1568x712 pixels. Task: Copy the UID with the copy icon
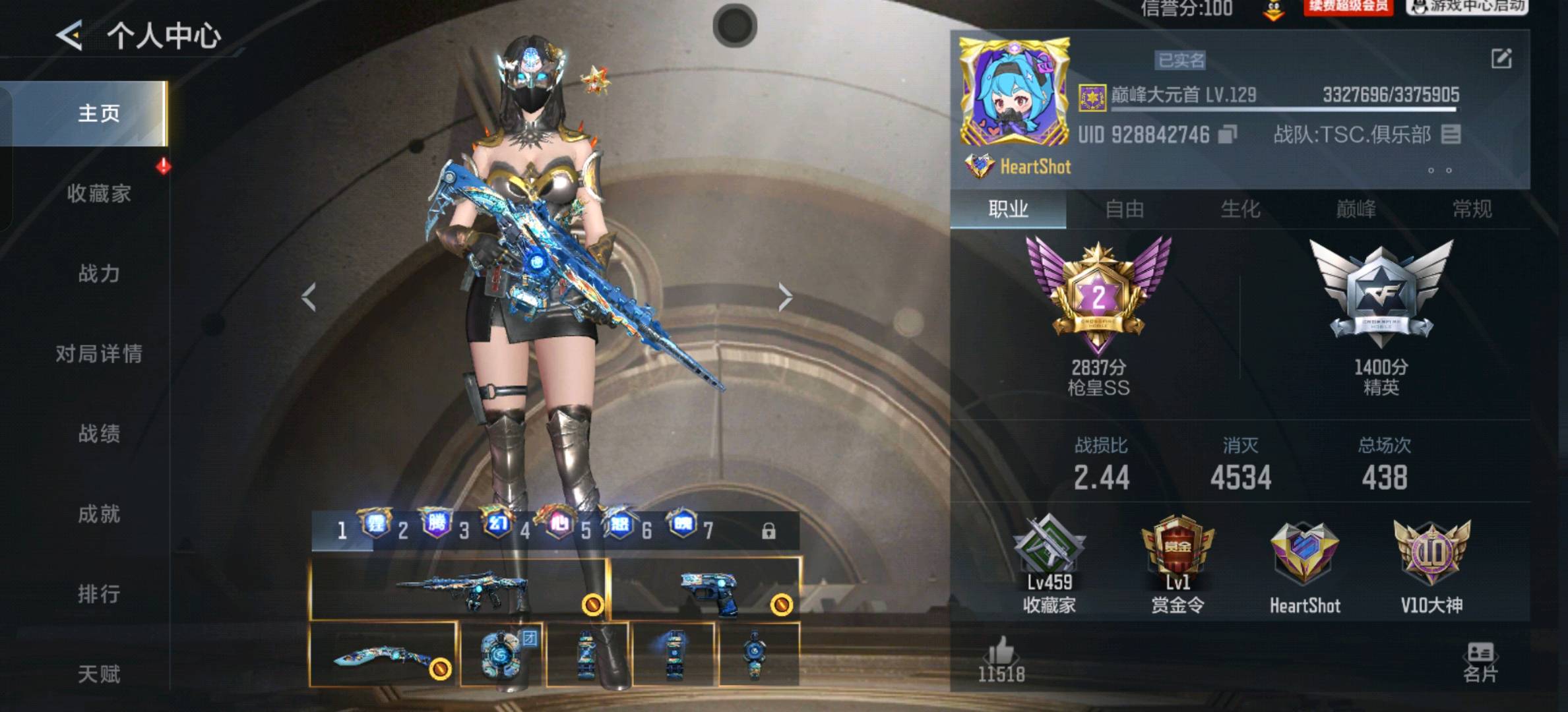1227,134
